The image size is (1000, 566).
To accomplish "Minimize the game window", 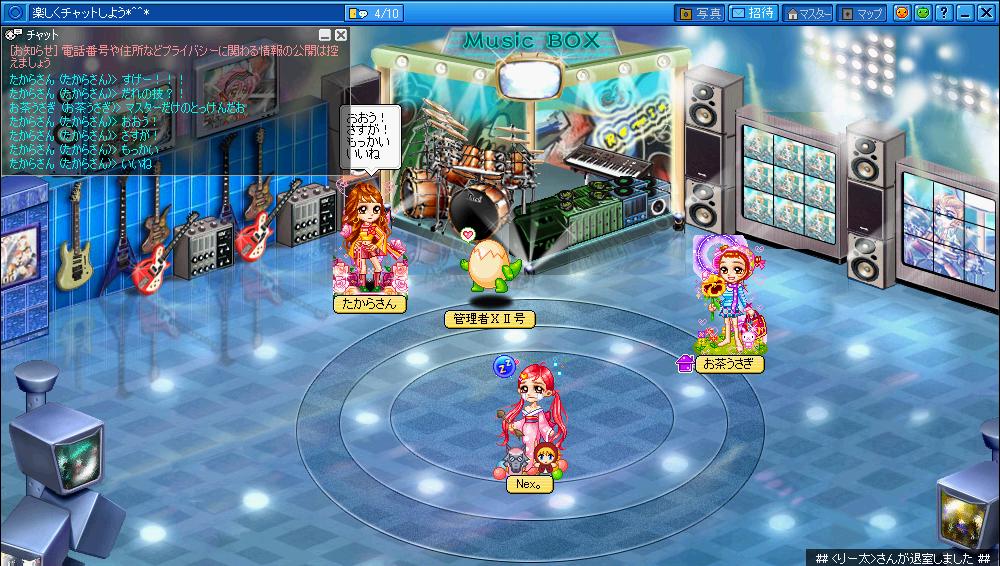I will pos(963,13).
